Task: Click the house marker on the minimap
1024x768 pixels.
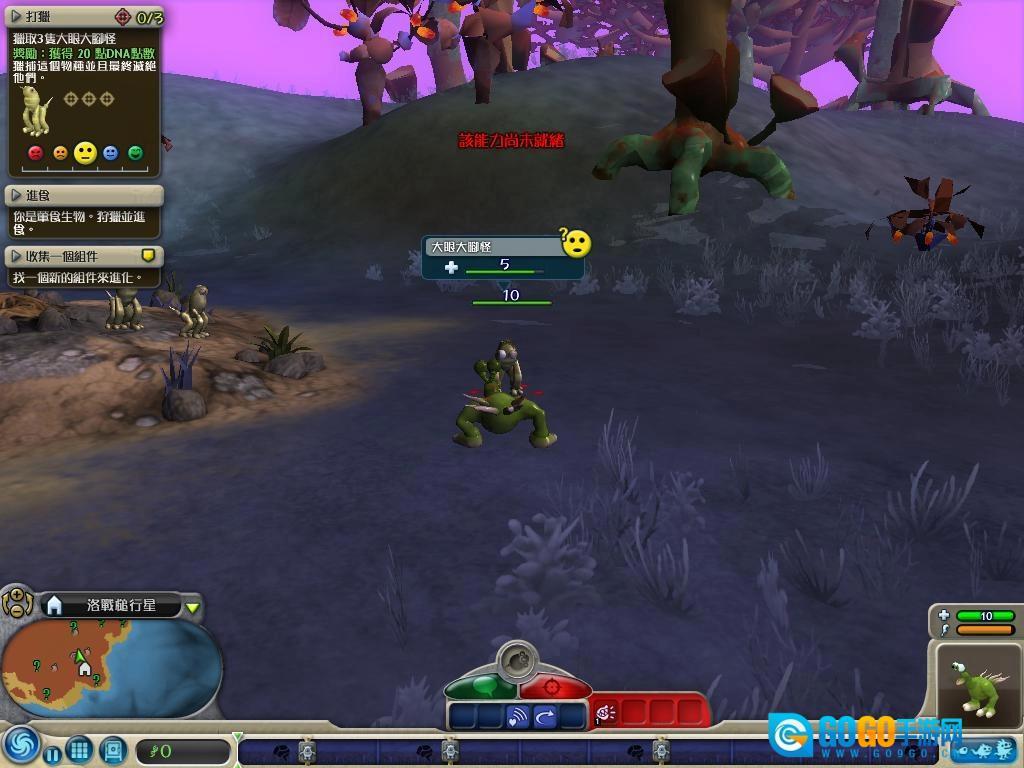Action: [x=86, y=668]
